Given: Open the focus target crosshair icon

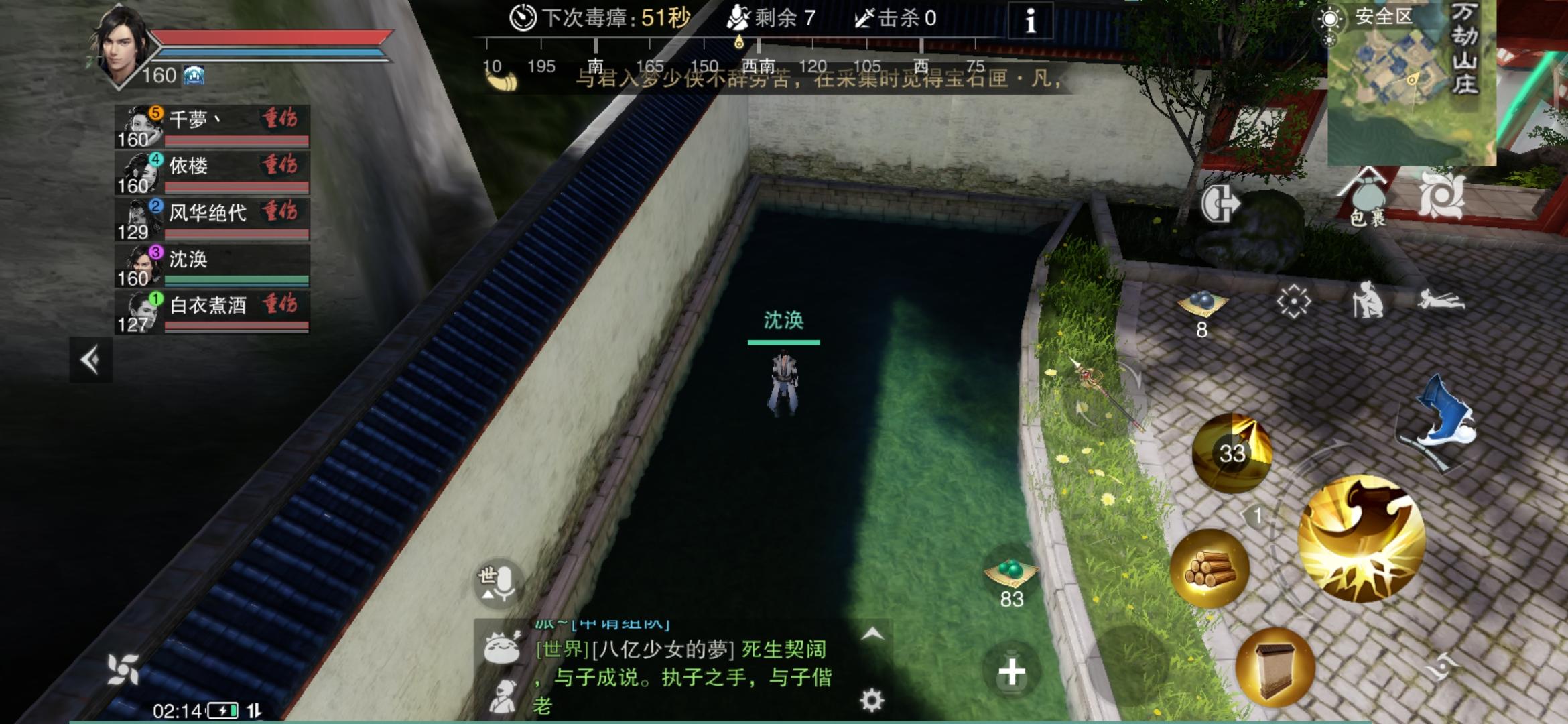Looking at the screenshot, I should 1293,302.
